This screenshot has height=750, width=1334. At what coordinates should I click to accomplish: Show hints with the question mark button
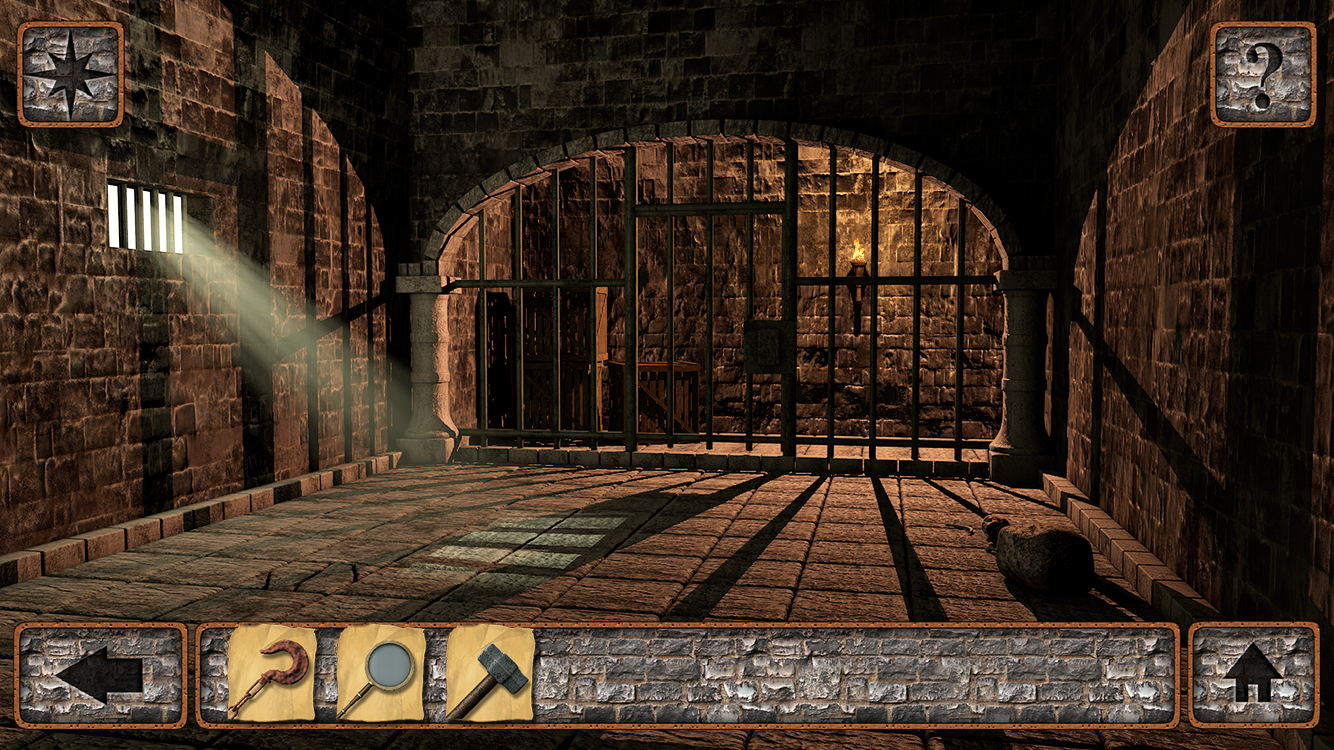click(x=1263, y=74)
